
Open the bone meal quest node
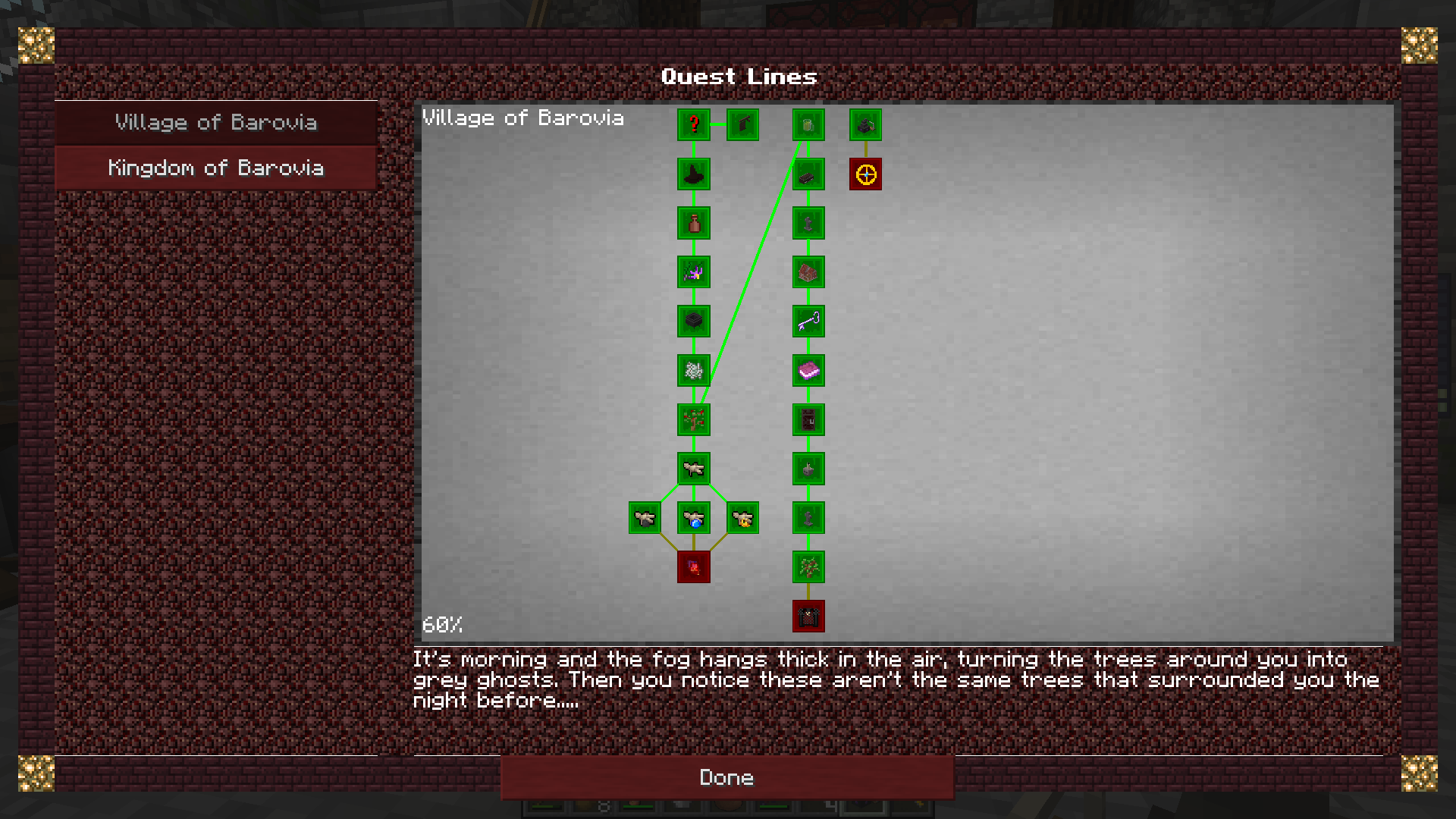click(694, 371)
